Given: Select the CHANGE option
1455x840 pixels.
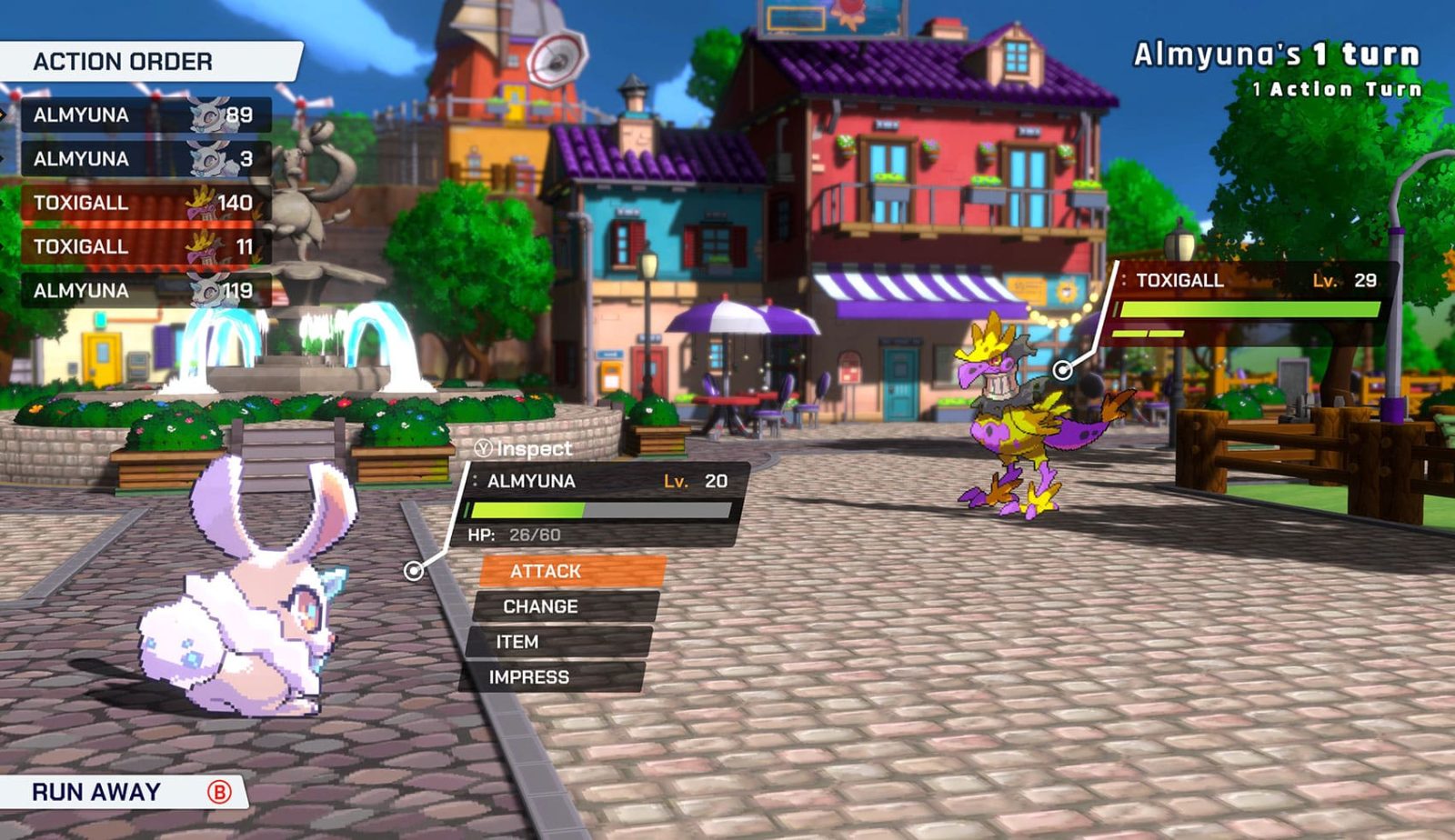Looking at the screenshot, I should (565, 606).
